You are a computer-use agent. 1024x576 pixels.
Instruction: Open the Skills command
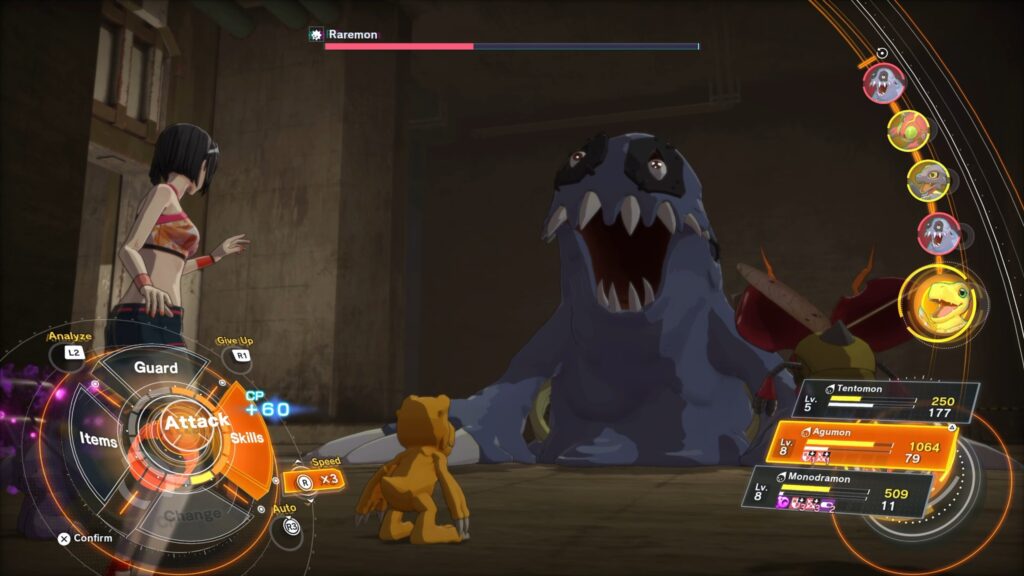click(247, 438)
